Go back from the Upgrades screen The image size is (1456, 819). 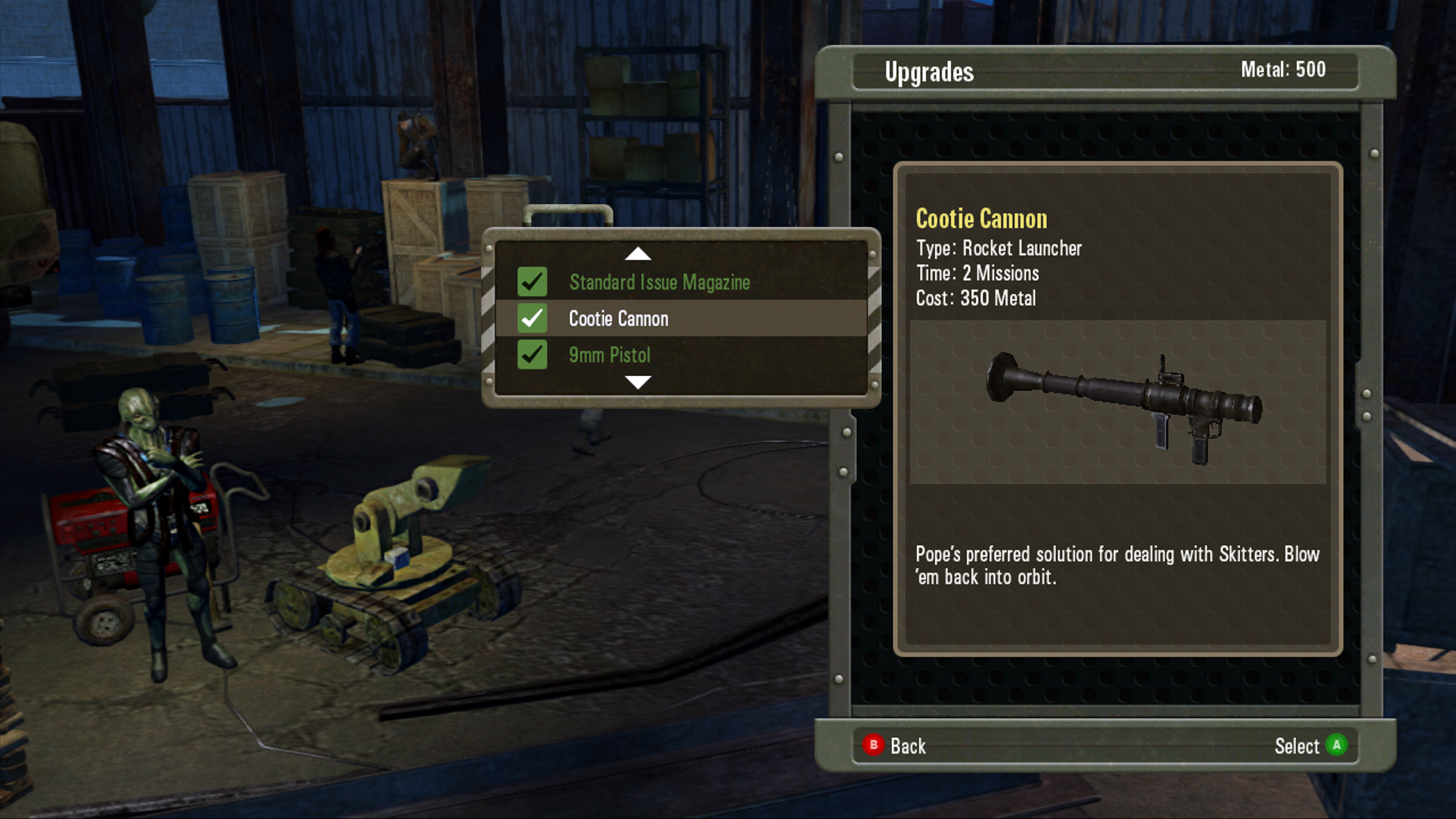pos(895,746)
